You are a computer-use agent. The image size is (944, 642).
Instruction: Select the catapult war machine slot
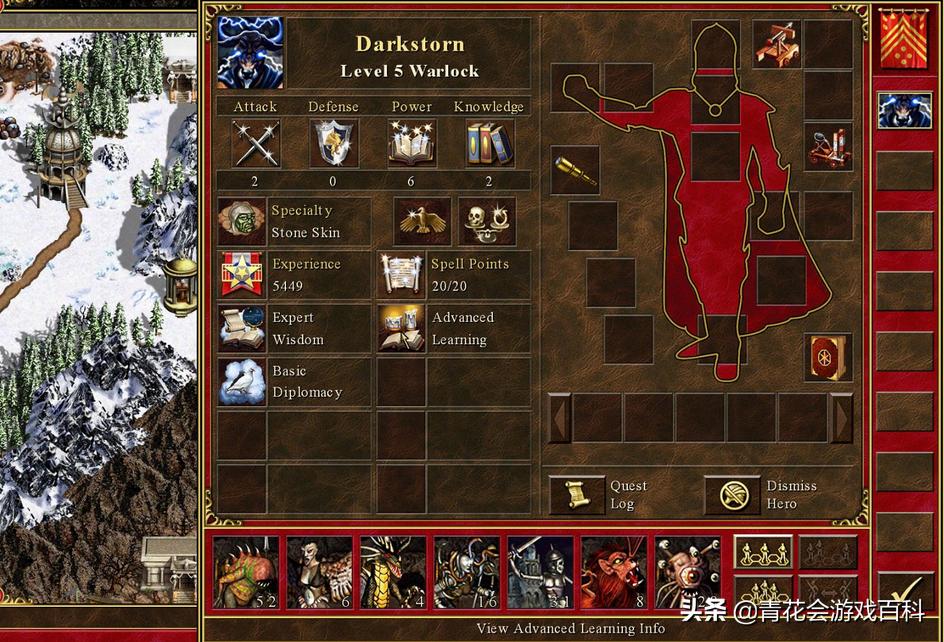click(828, 148)
